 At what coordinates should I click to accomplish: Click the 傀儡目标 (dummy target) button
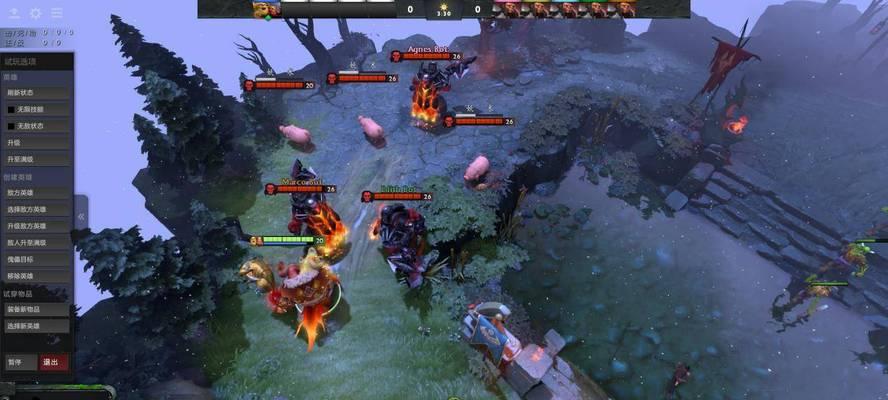tap(36, 259)
